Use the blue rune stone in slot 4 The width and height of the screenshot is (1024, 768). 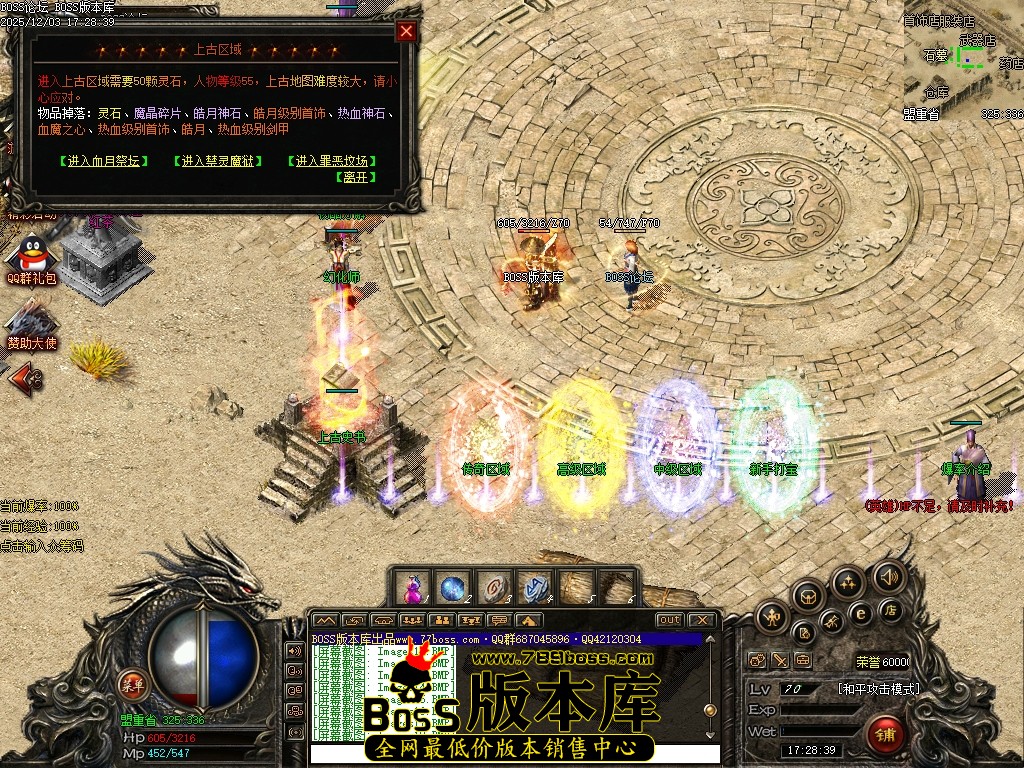tap(532, 588)
